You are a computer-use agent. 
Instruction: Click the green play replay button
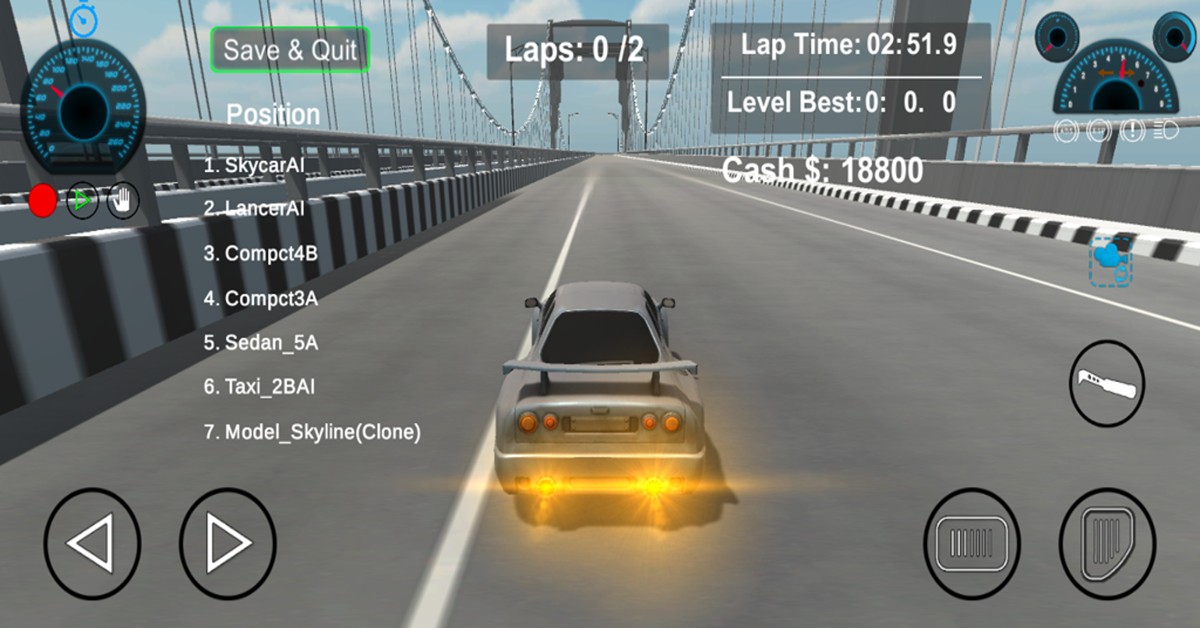83,200
